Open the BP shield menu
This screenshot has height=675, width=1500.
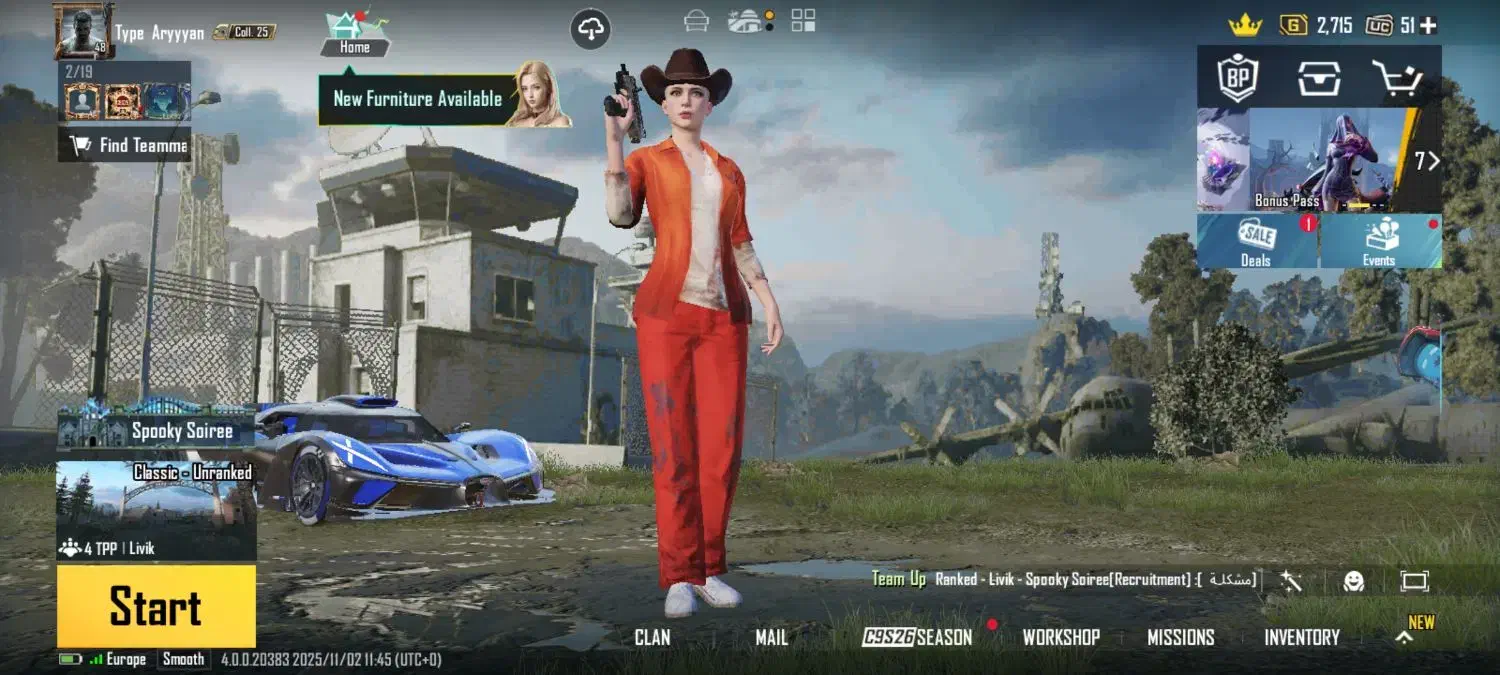point(1237,77)
